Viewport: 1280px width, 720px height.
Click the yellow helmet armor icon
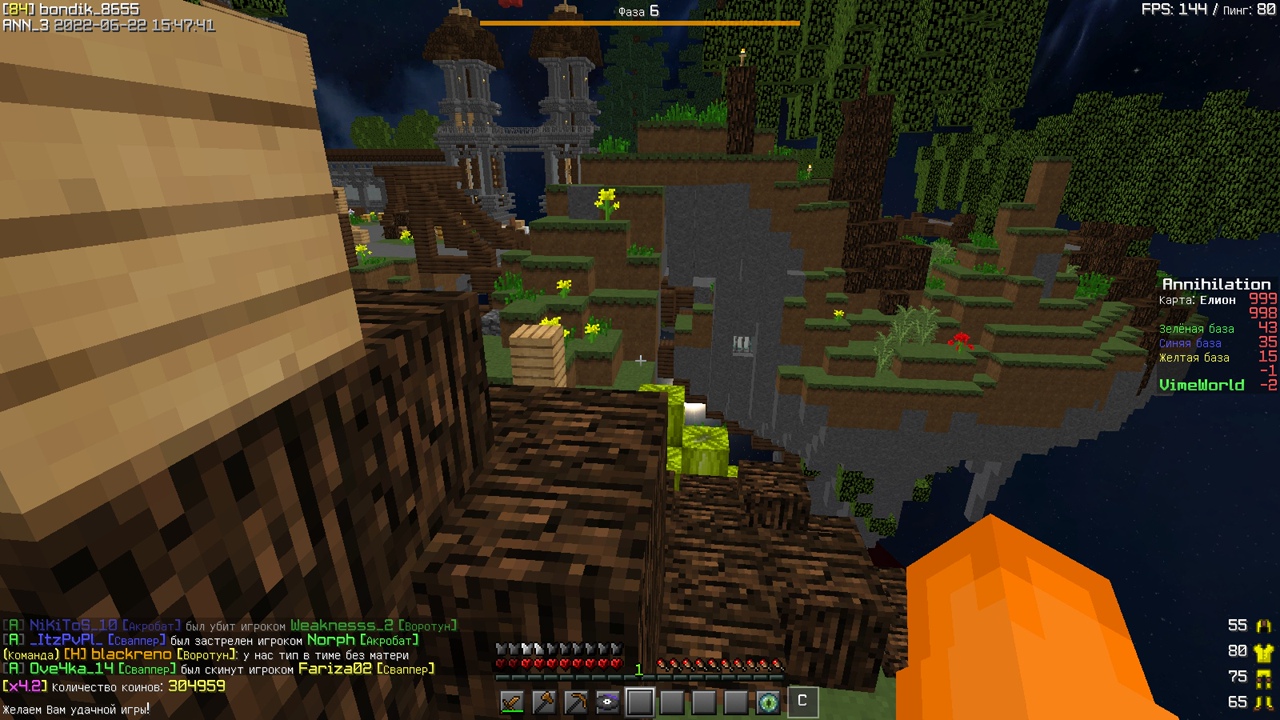tap(1264, 626)
